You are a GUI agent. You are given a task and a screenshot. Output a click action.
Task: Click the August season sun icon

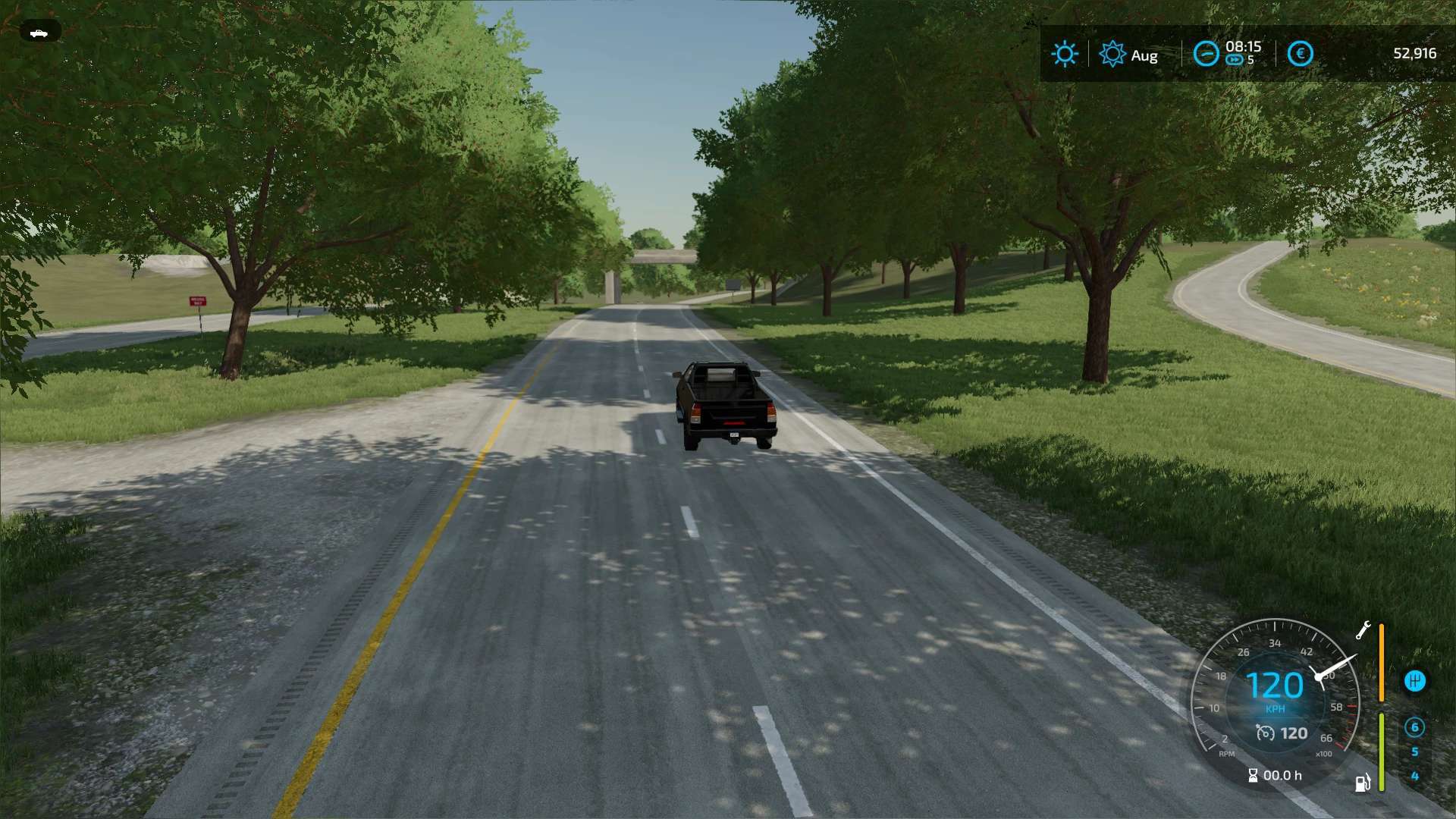1112,54
